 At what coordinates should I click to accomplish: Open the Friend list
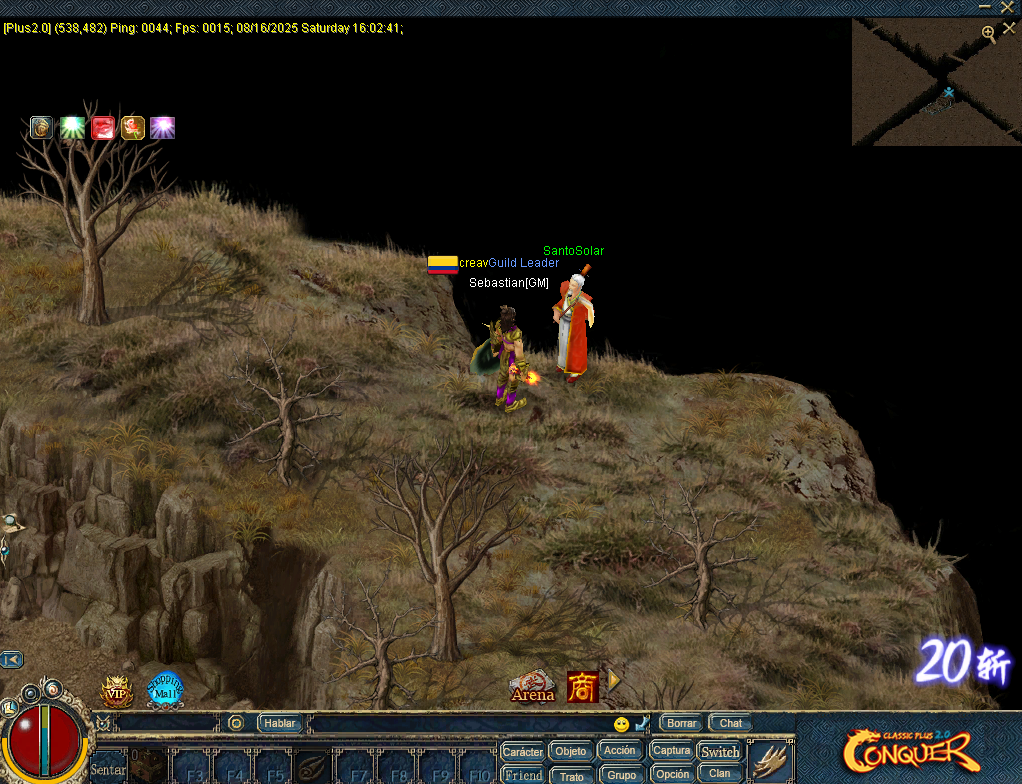pos(523,774)
